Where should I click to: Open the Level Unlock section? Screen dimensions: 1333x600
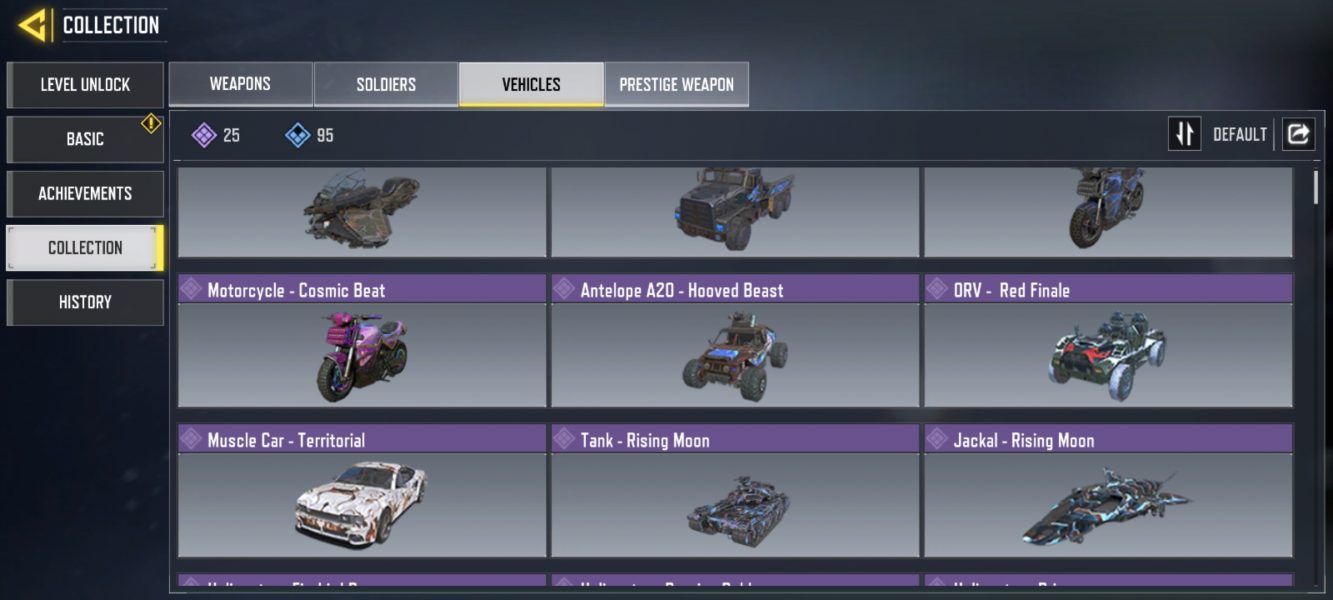[x=85, y=85]
